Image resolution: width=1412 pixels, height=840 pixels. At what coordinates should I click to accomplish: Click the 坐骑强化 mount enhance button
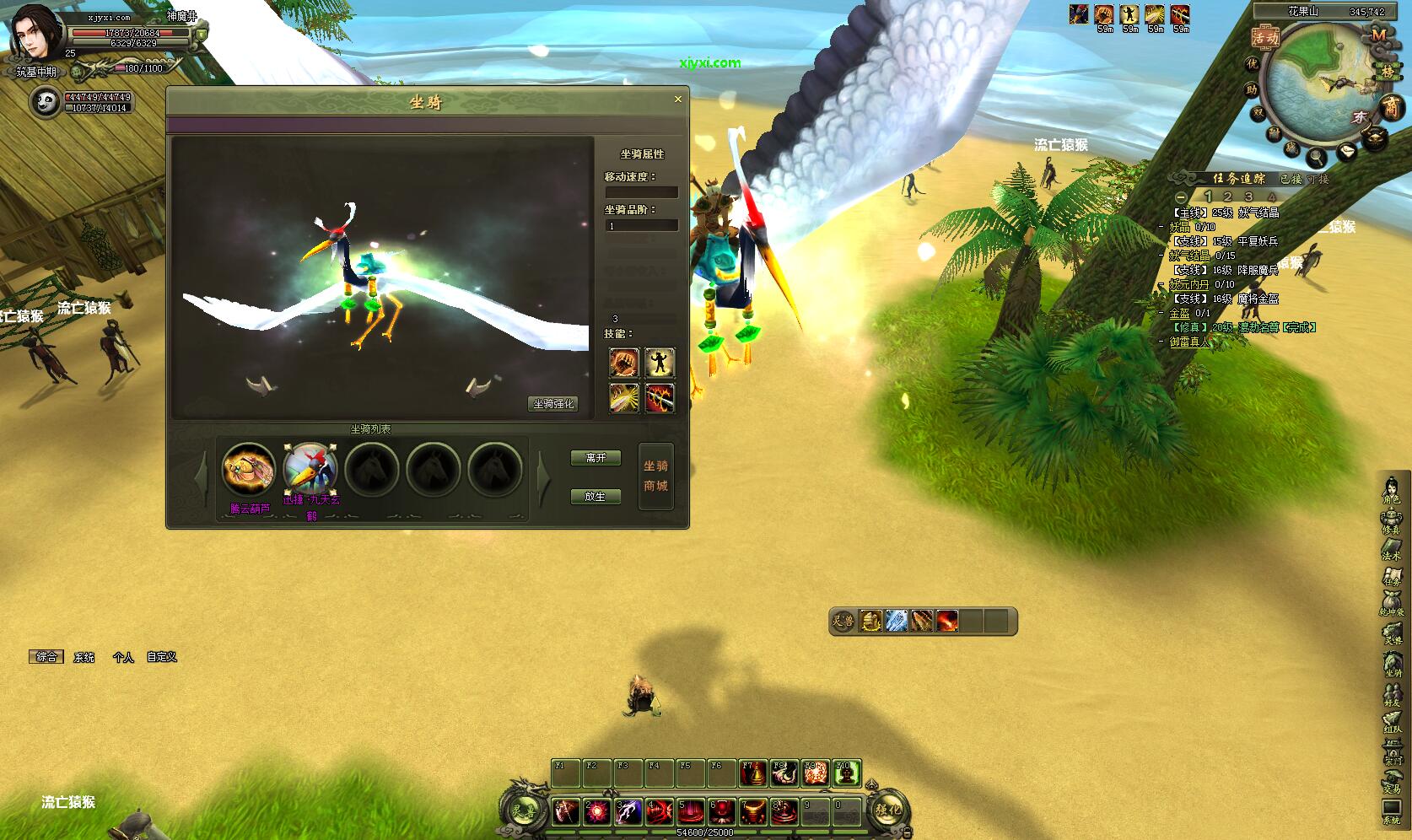(553, 404)
